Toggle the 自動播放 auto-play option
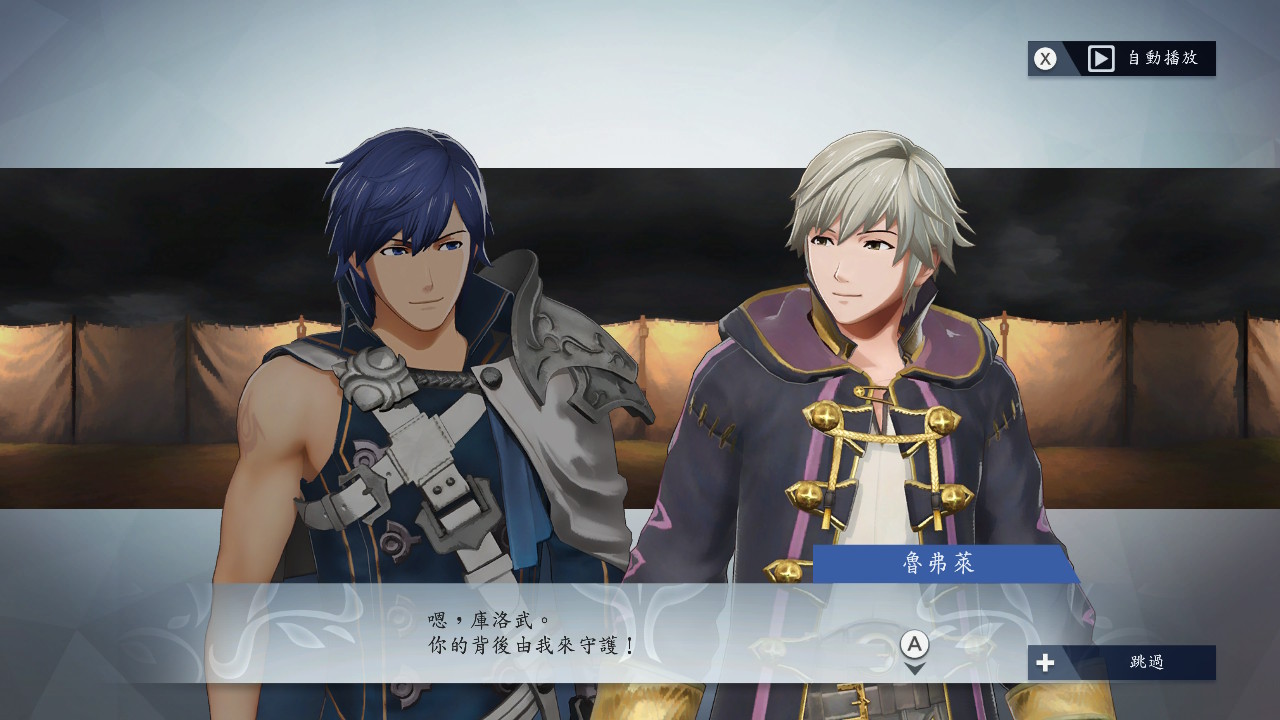 pos(1122,59)
